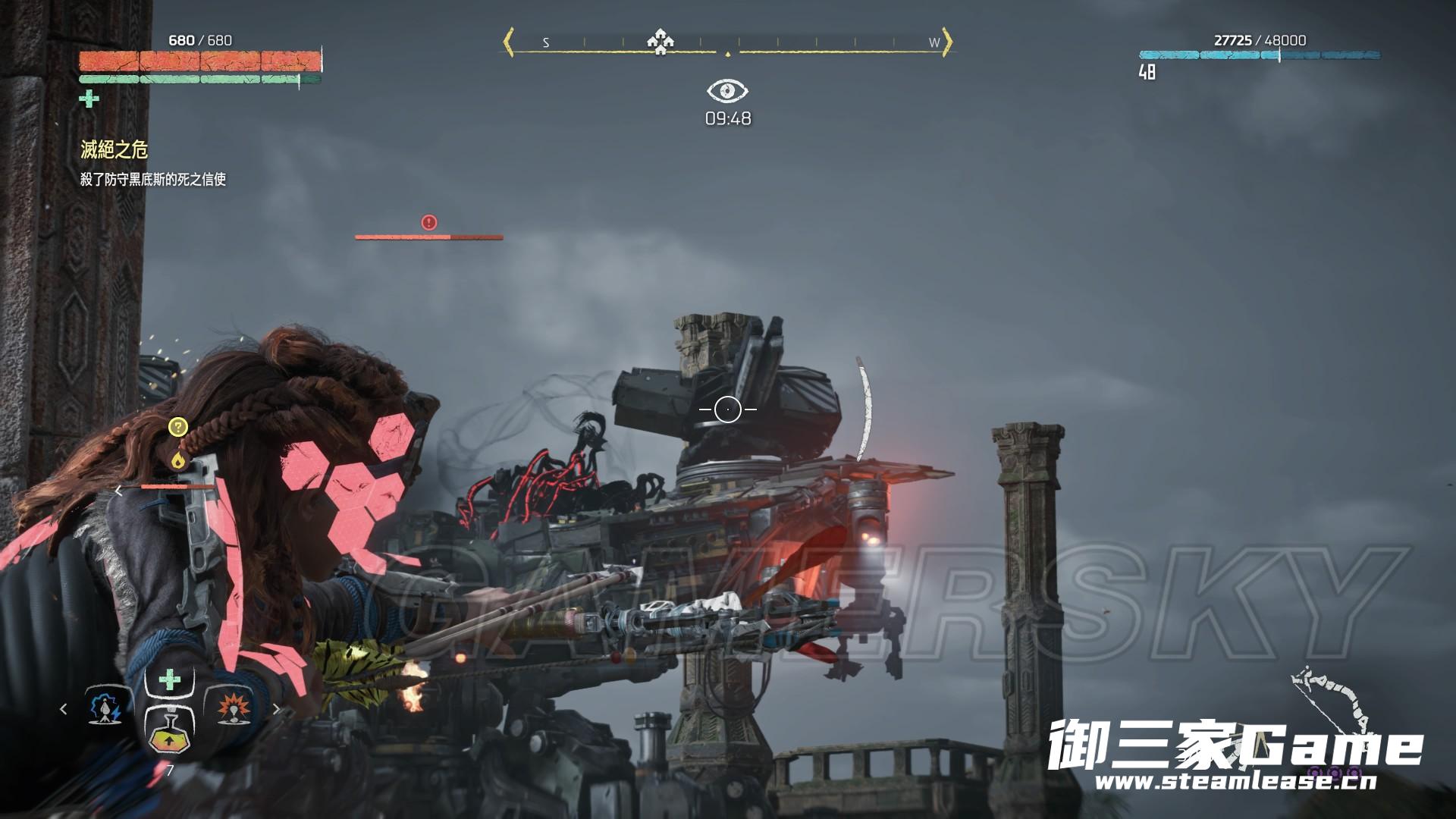Image resolution: width=1456 pixels, height=819 pixels.
Task: Open the 滅絕之危 quest tracker
Action: pos(115,149)
